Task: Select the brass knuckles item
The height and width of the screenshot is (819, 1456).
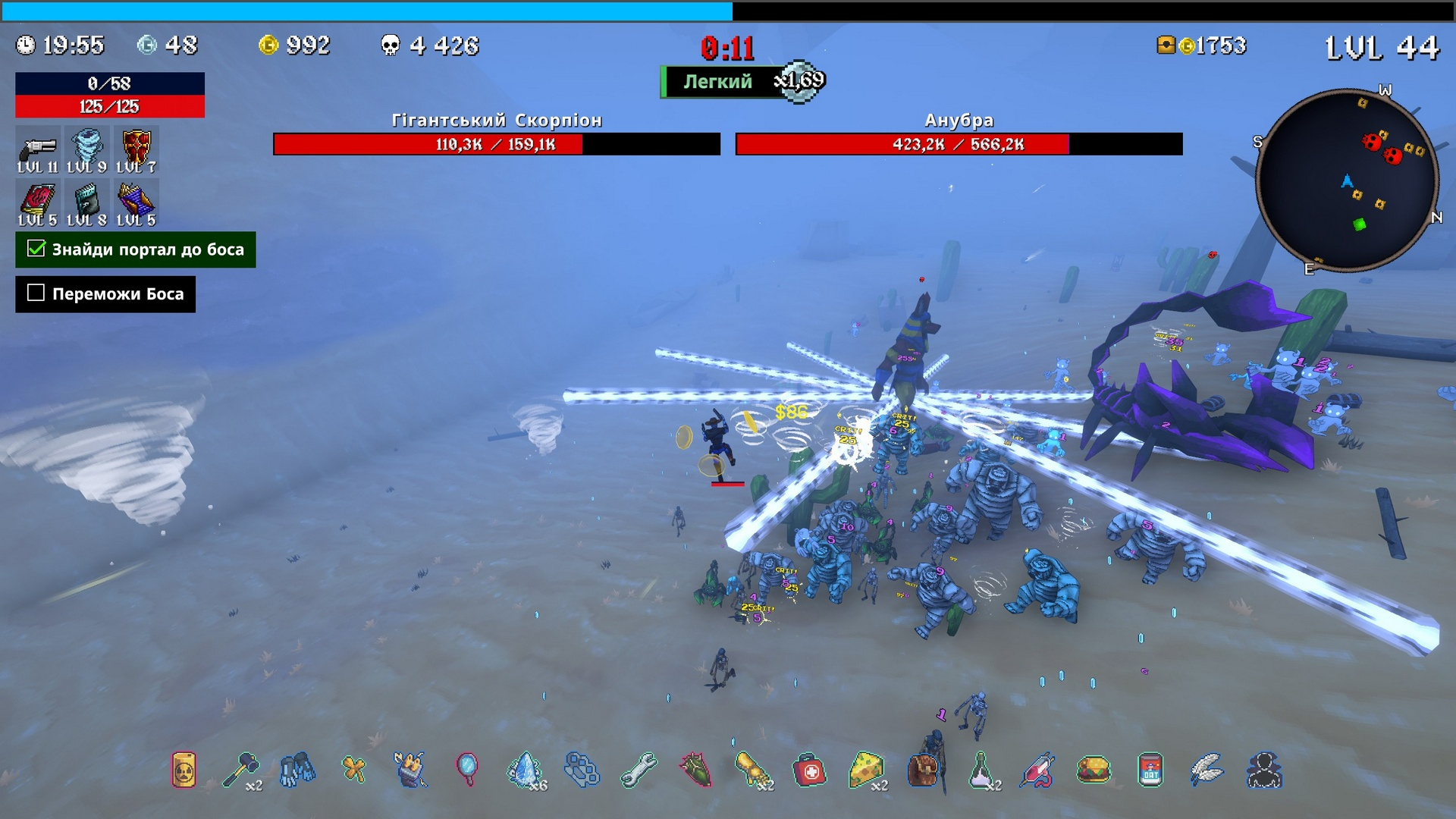Action: point(582,770)
